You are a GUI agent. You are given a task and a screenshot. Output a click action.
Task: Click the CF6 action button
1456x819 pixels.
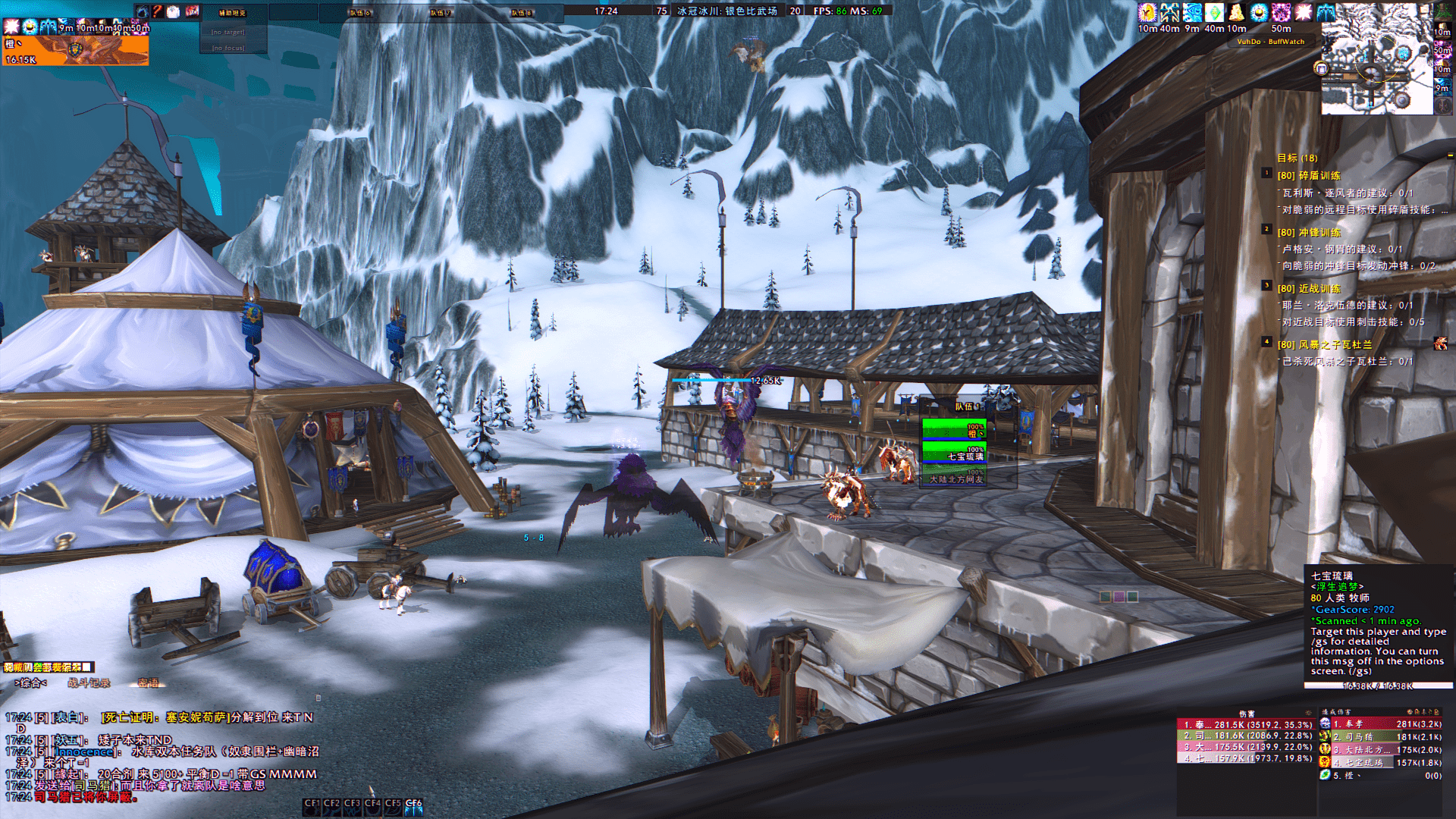click(x=413, y=806)
